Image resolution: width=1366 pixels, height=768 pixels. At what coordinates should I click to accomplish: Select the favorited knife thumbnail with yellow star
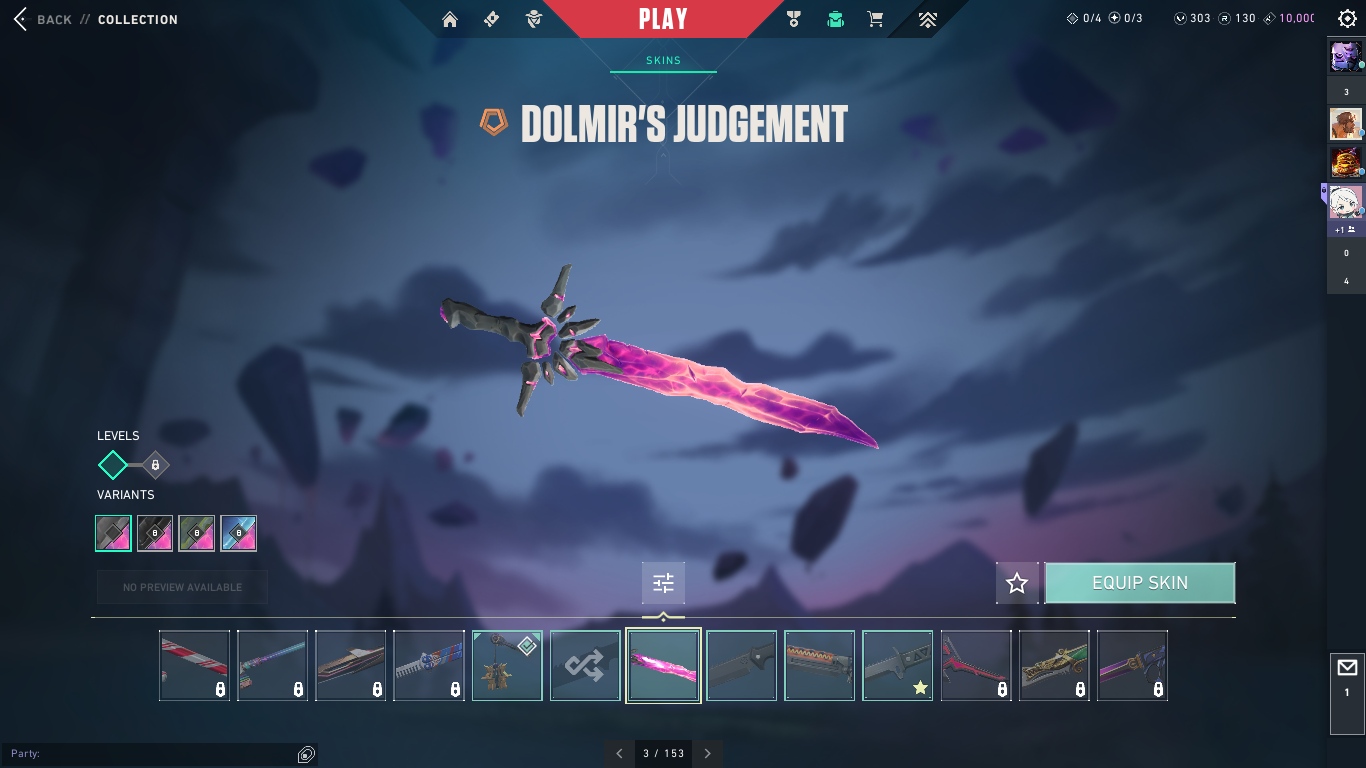click(x=897, y=665)
